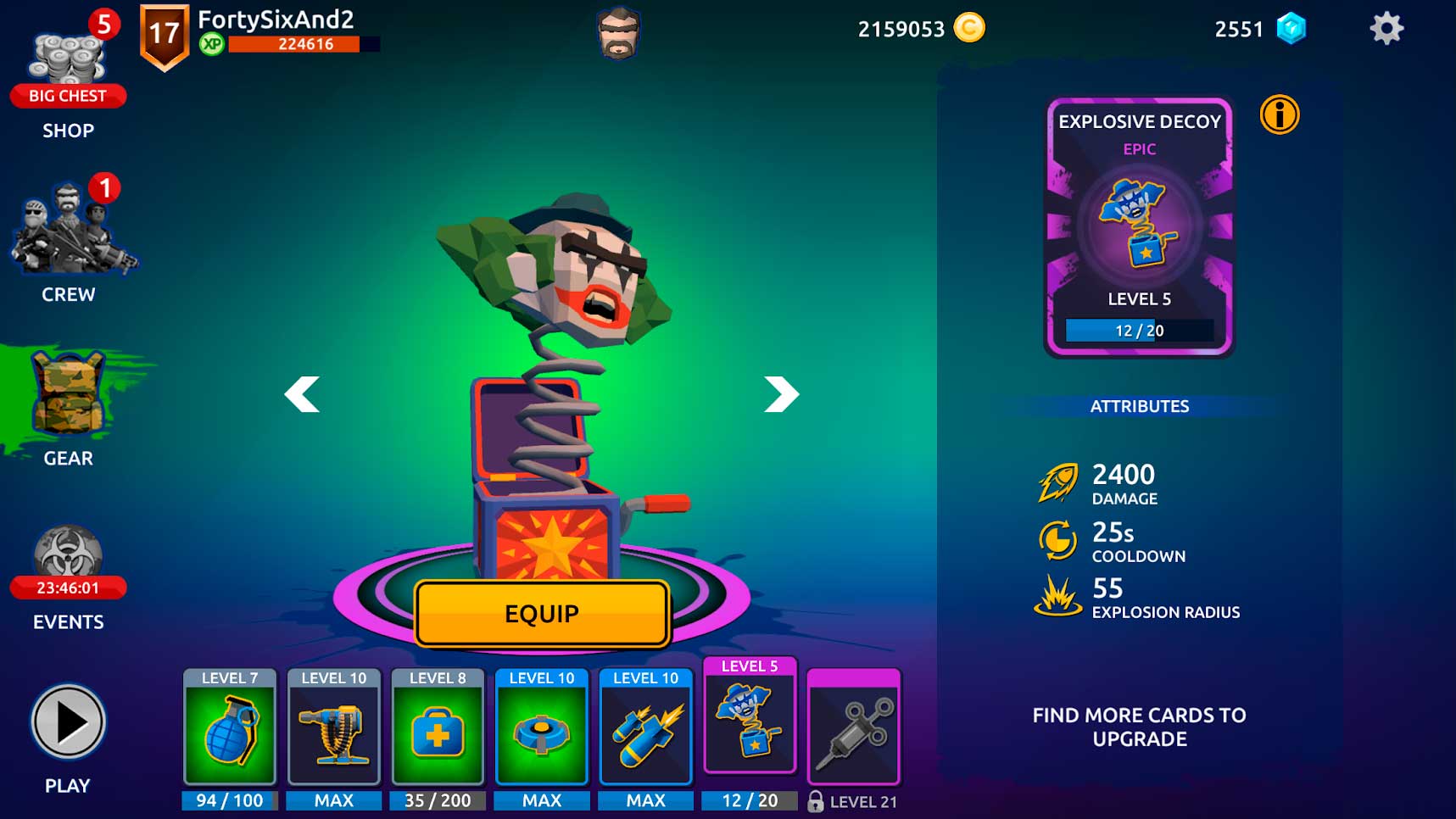Click the gold coin currency icon

point(969,28)
